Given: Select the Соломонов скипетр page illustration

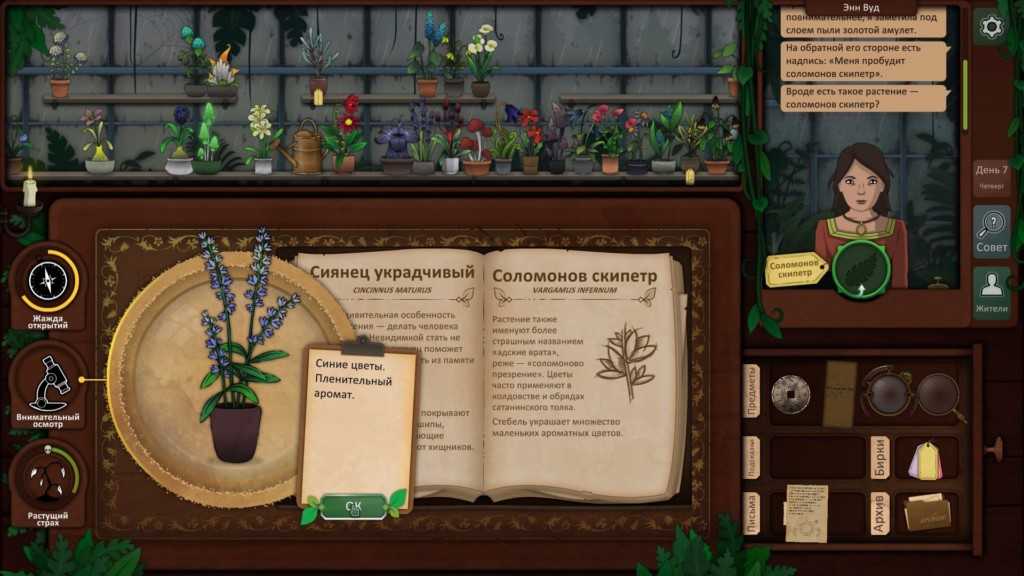Looking at the screenshot, I should (x=625, y=360).
